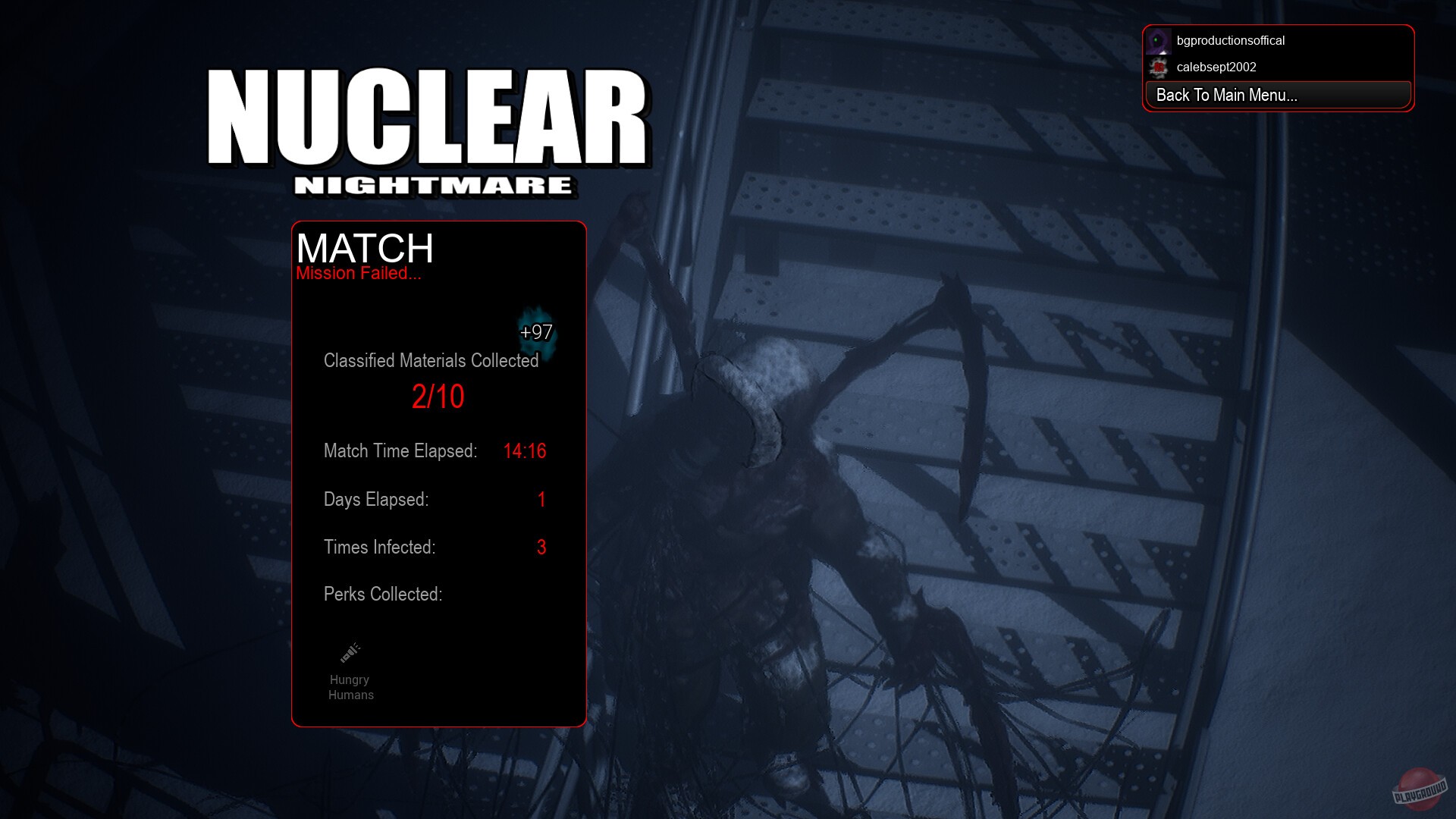This screenshot has height=819, width=1456.
Task: Click the flashlight perk symbol under Perks Collected
Action: coord(350,650)
